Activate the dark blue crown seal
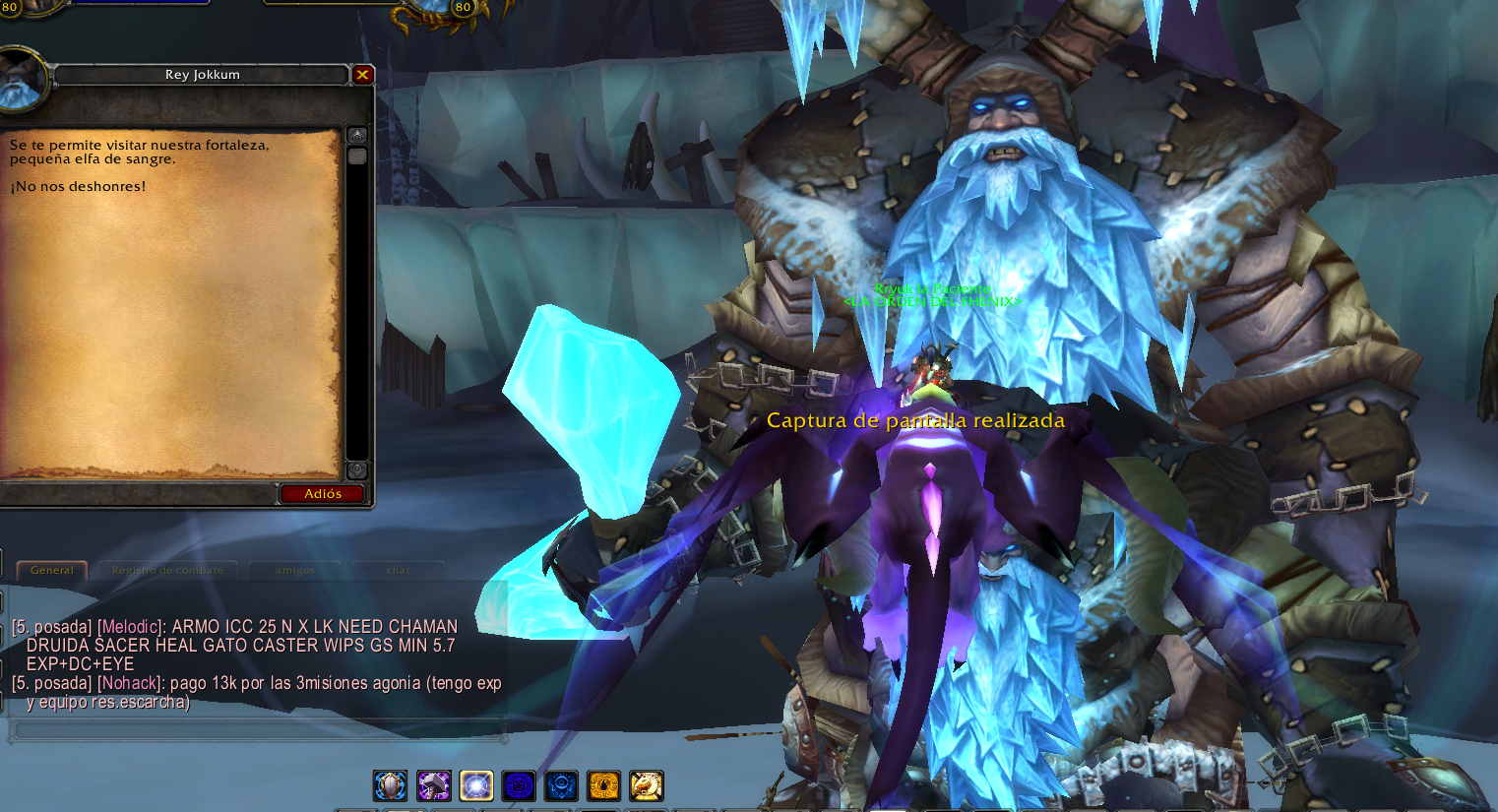1498x812 pixels. coord(519,785)
